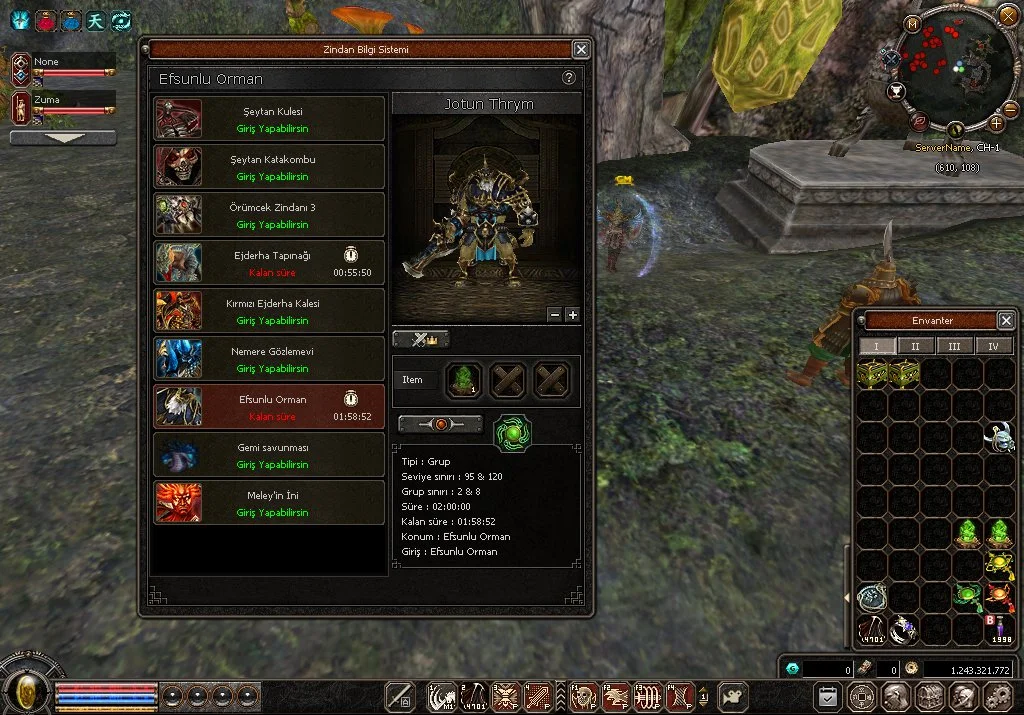Image resolution: width=1024 pixels, height=715 pixels.
Task: Click the help question mark icon
Action: pos(569,78)
